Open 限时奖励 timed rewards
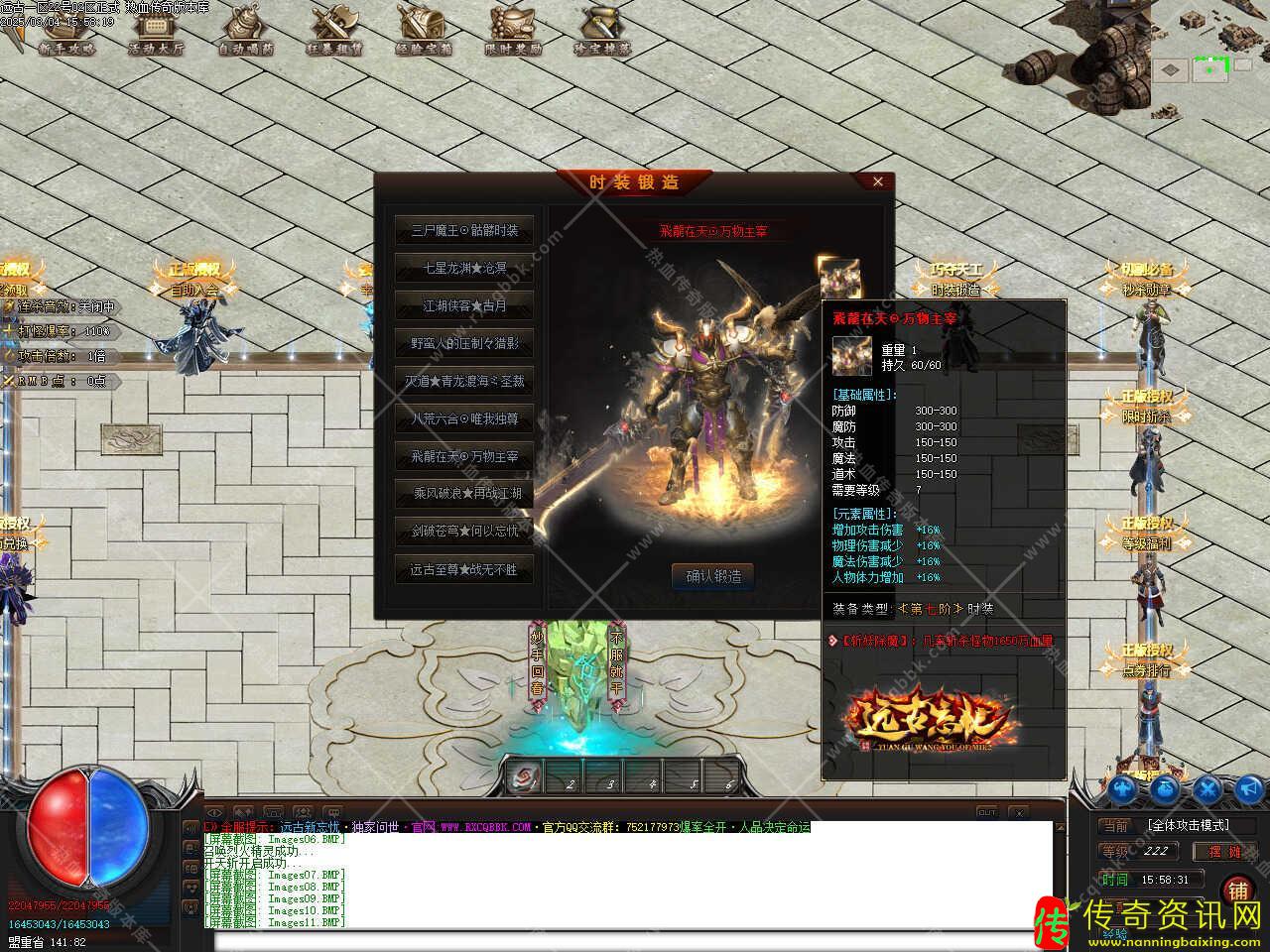The image size is (1270, 952). (513, 30)
